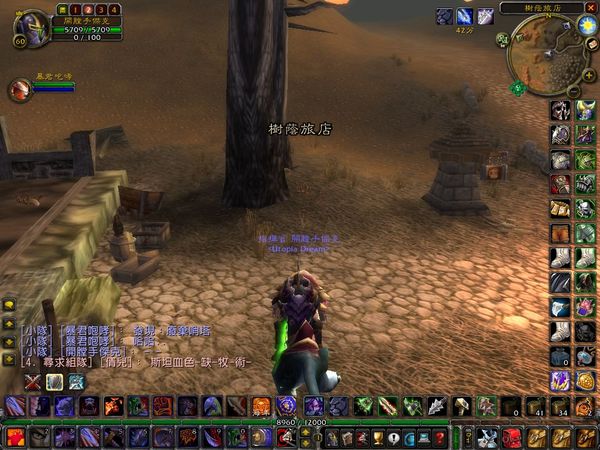Click the buff icon showing 42 minutes

point(465,16)
